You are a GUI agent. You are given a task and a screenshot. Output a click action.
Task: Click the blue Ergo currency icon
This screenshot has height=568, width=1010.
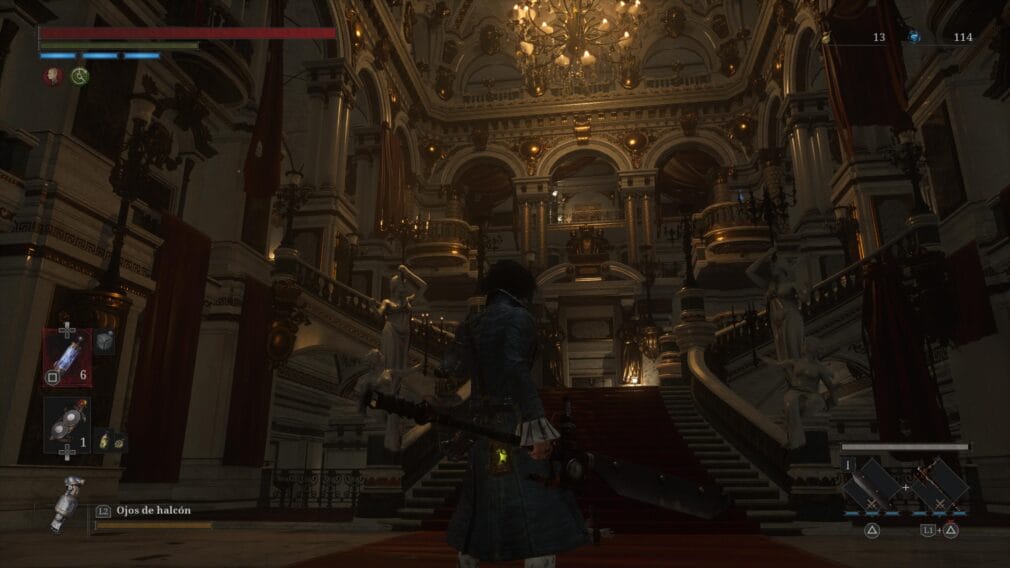click(x=914, y=37)
